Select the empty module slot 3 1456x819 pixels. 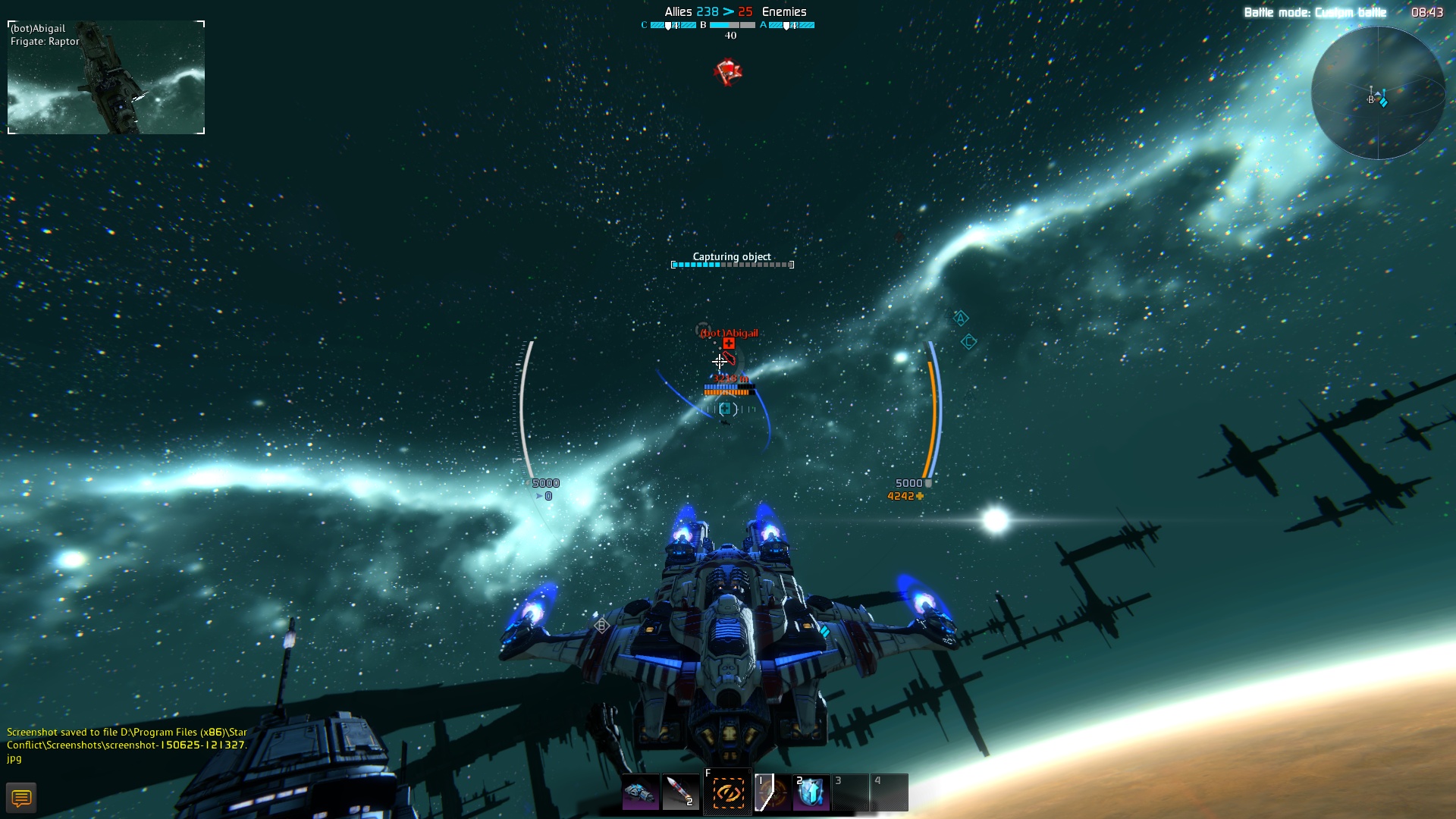pos(849,791)
